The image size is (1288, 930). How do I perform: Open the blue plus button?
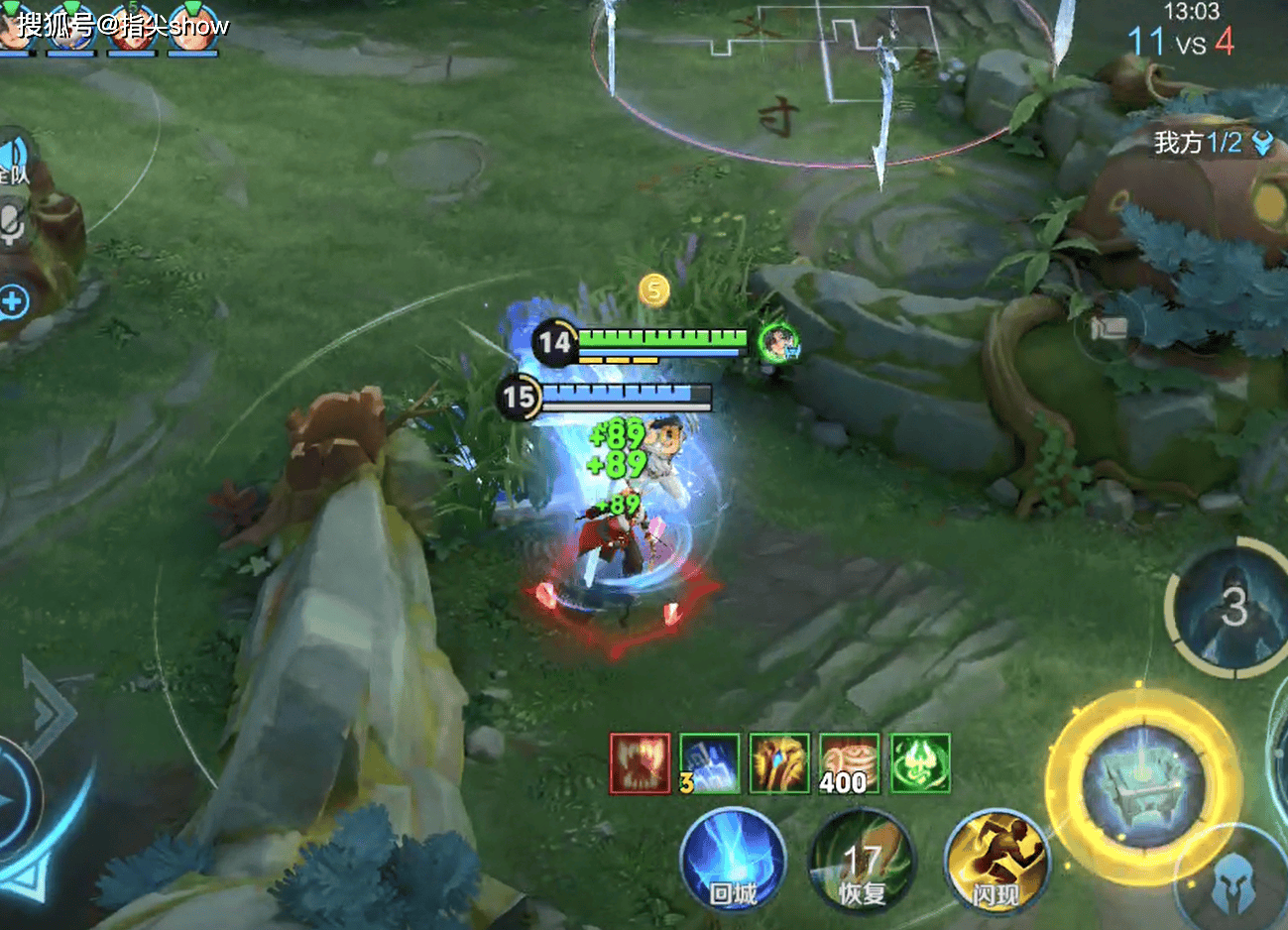(x=14, y=301)
